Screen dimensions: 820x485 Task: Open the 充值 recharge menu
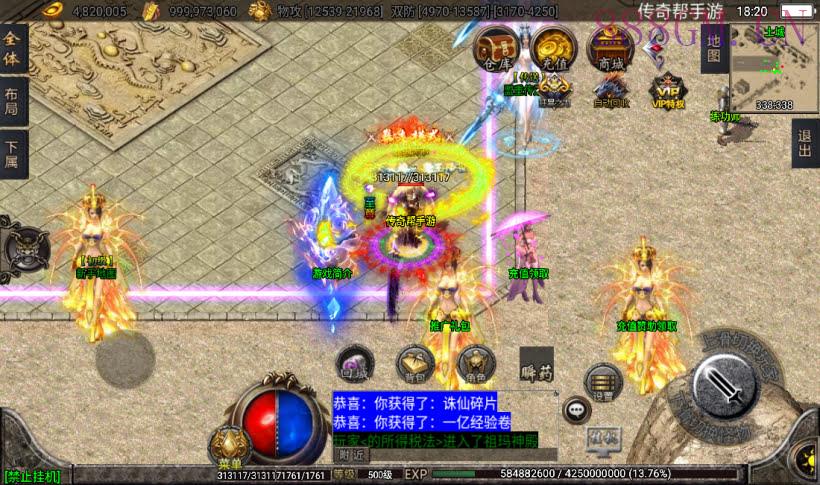[553, 48]
